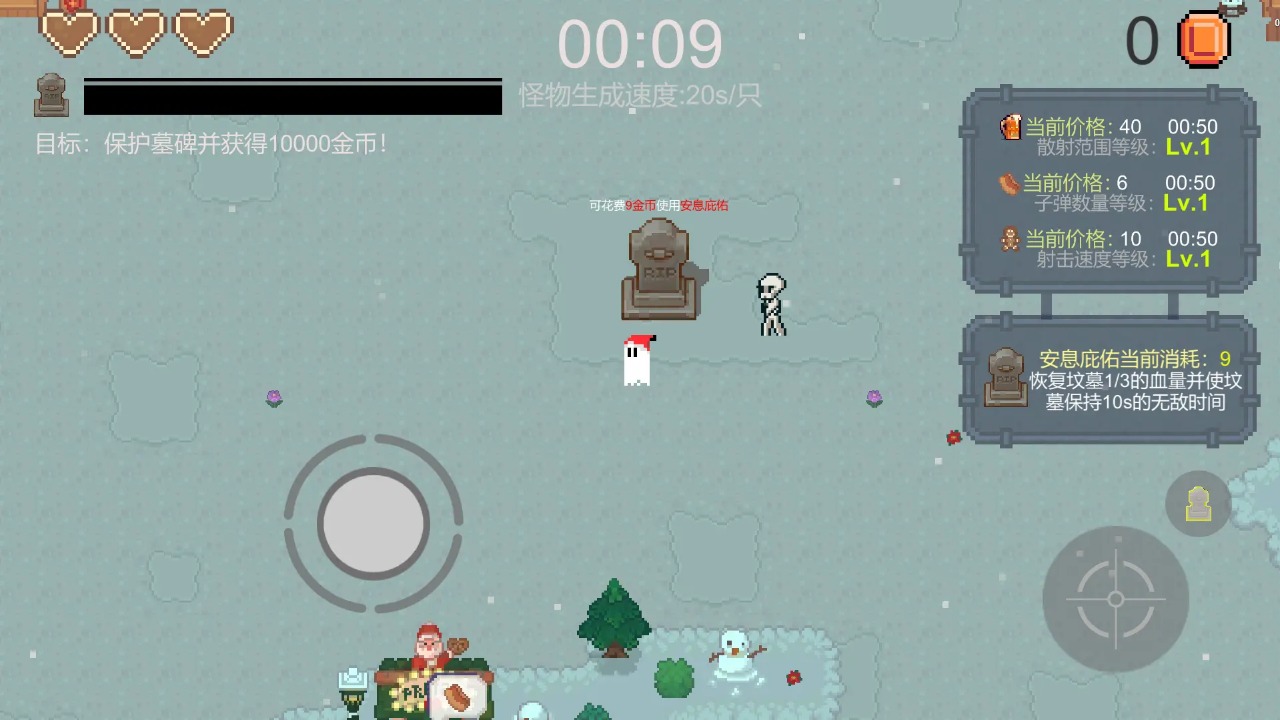
Task: Tap the lantern beside the shop stand
Action: (352, 683)
